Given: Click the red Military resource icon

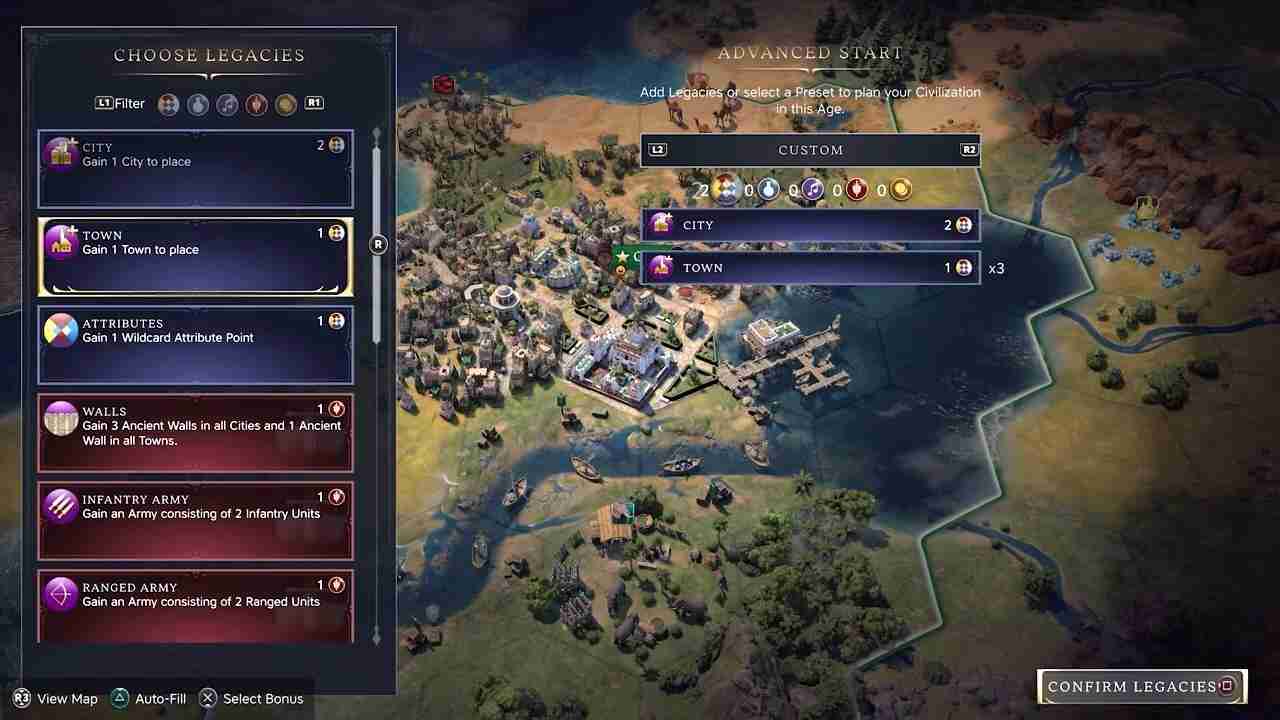Looking at the screenshot, I should pos(856,189).
